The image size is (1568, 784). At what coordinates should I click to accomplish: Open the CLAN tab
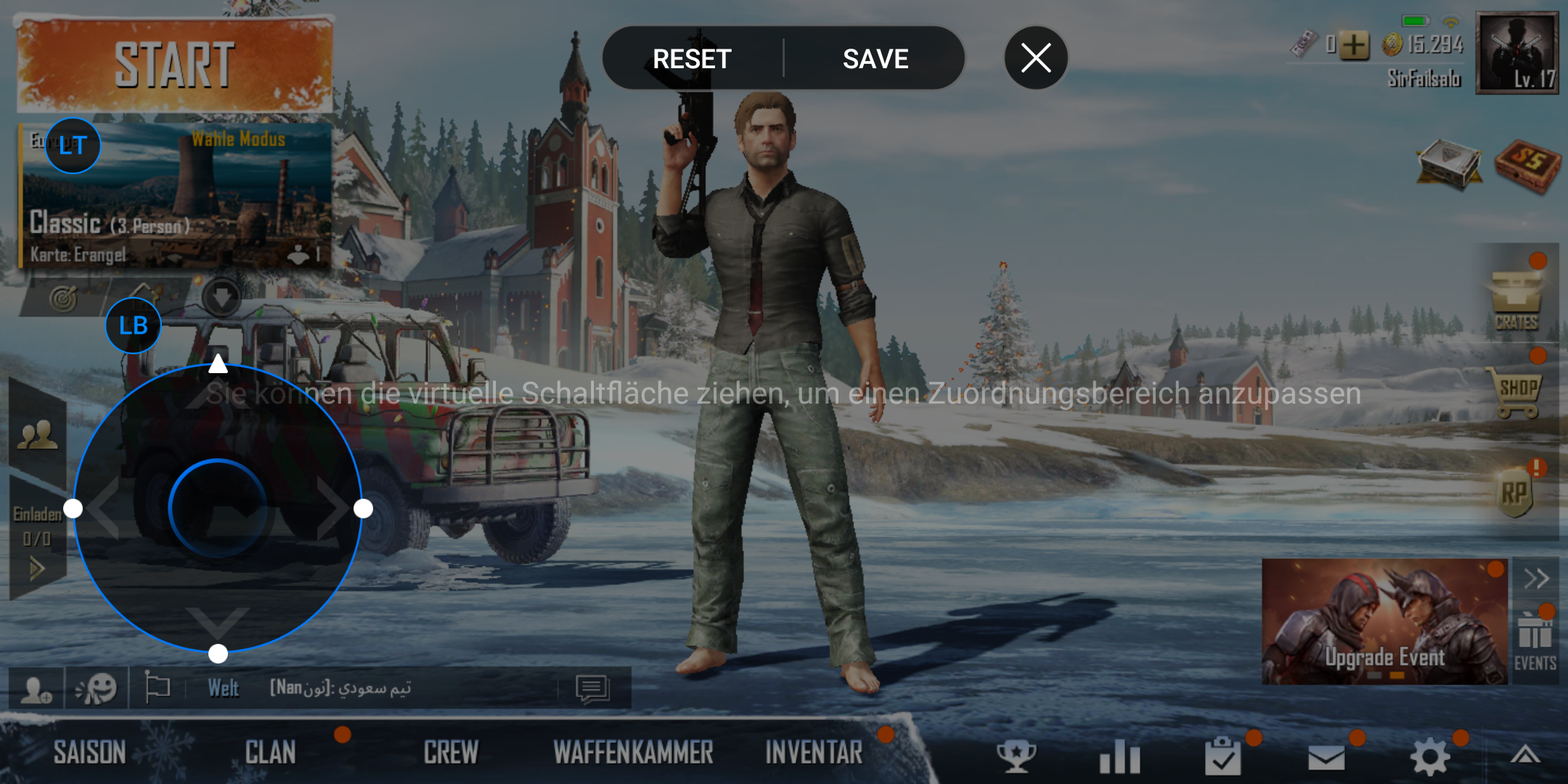click(x=270, y=753)
